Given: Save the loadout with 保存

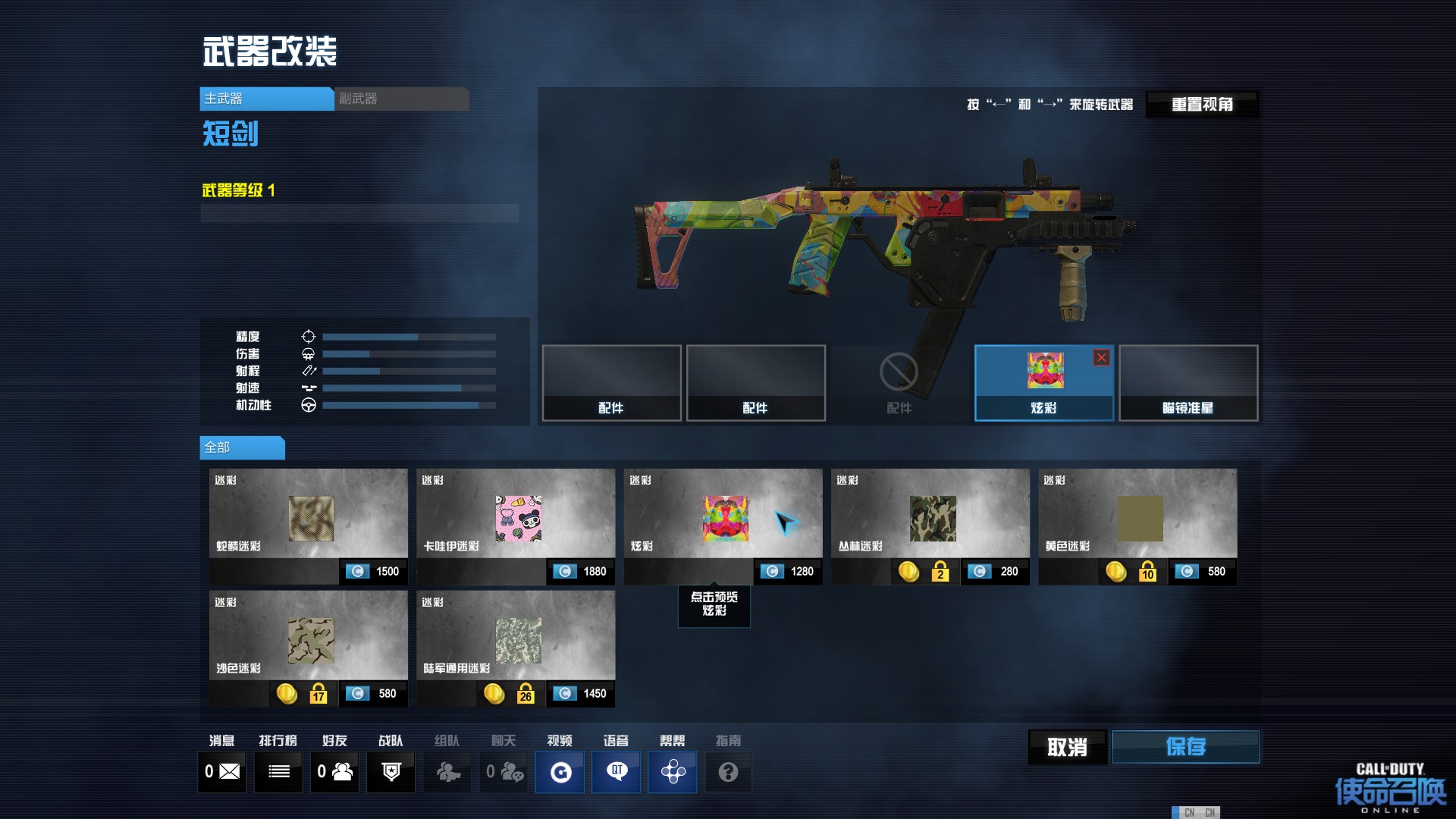Looking at the screenshot, I should pyautogui.click(x=1185, y=748).
